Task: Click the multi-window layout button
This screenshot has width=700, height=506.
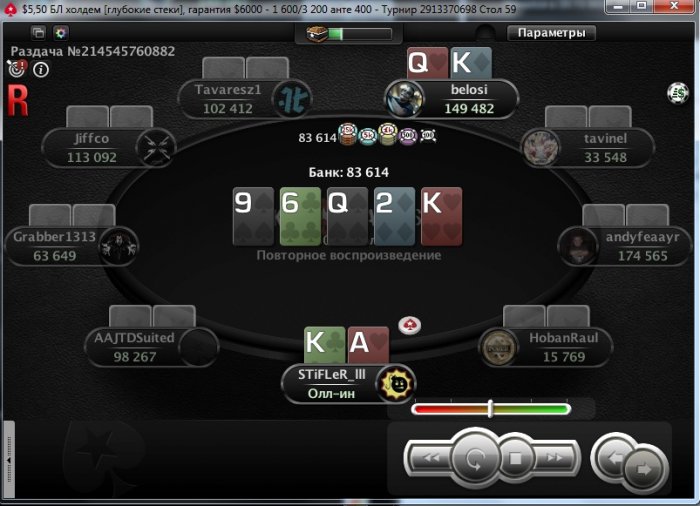Action: coord(40,32)
